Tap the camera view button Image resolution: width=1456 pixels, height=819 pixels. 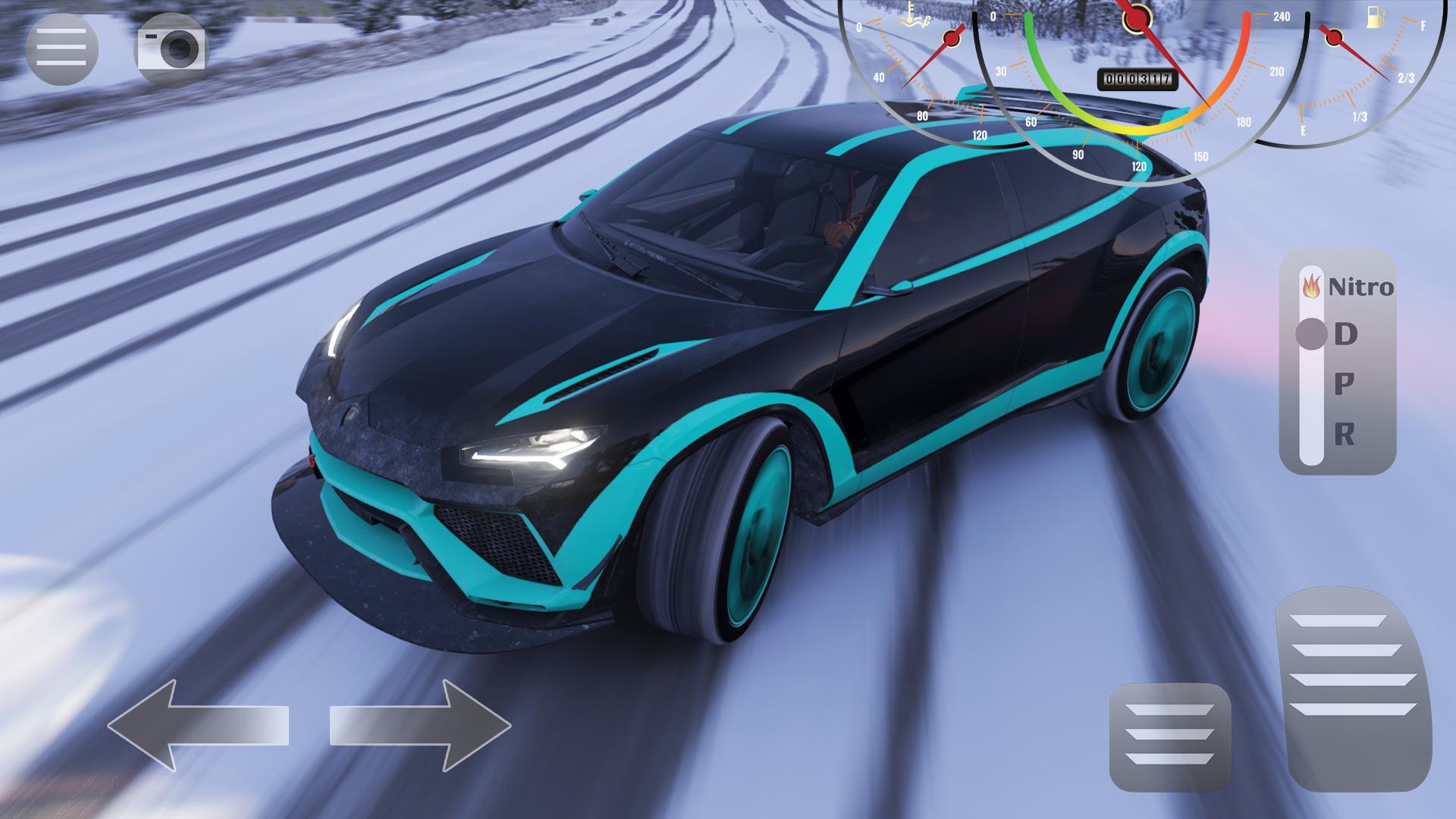[171, 49]
